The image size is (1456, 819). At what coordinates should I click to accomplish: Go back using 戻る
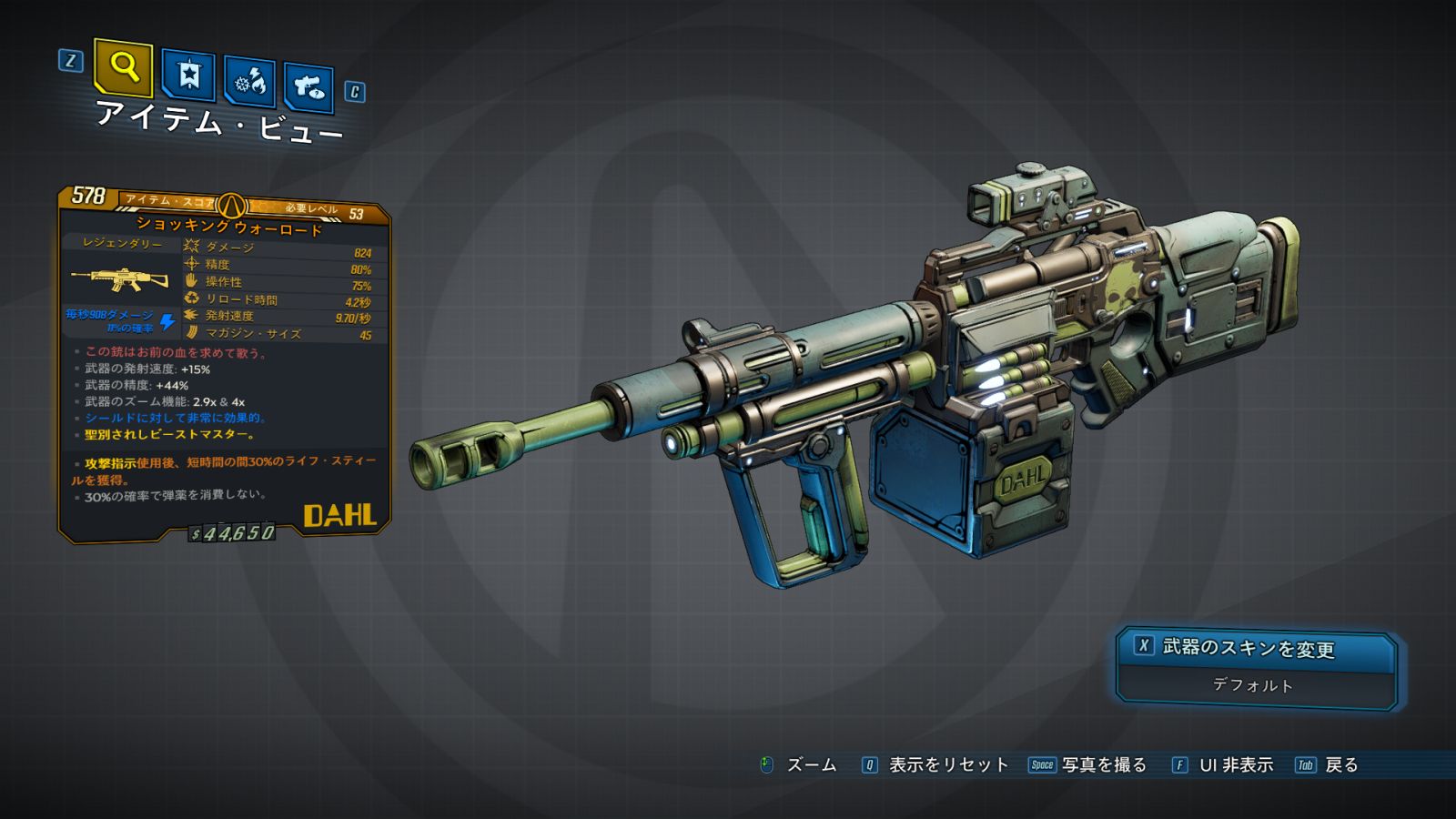click(x=1340, y=765)
